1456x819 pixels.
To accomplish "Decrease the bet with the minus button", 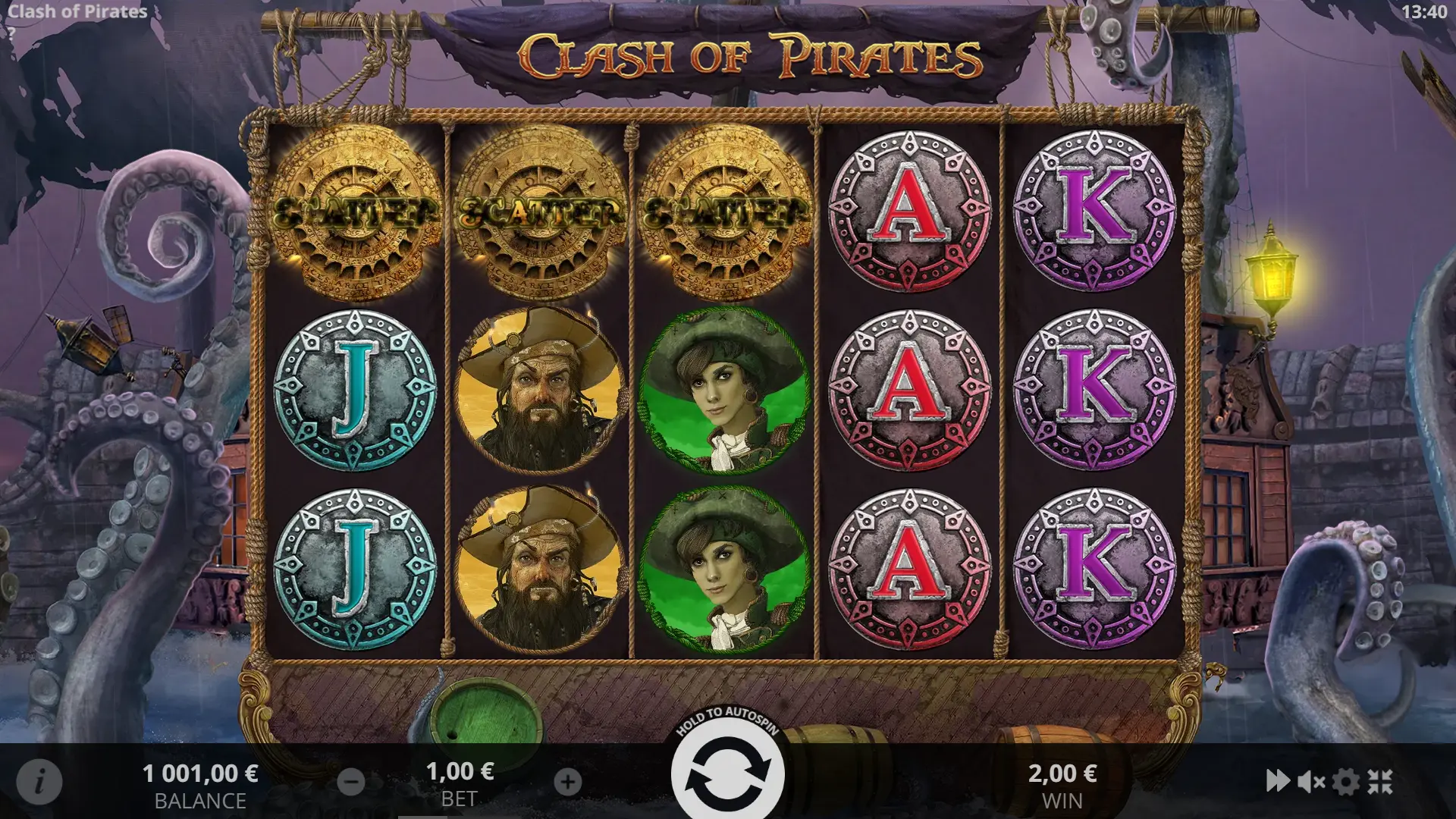I will tap(350, 782).
